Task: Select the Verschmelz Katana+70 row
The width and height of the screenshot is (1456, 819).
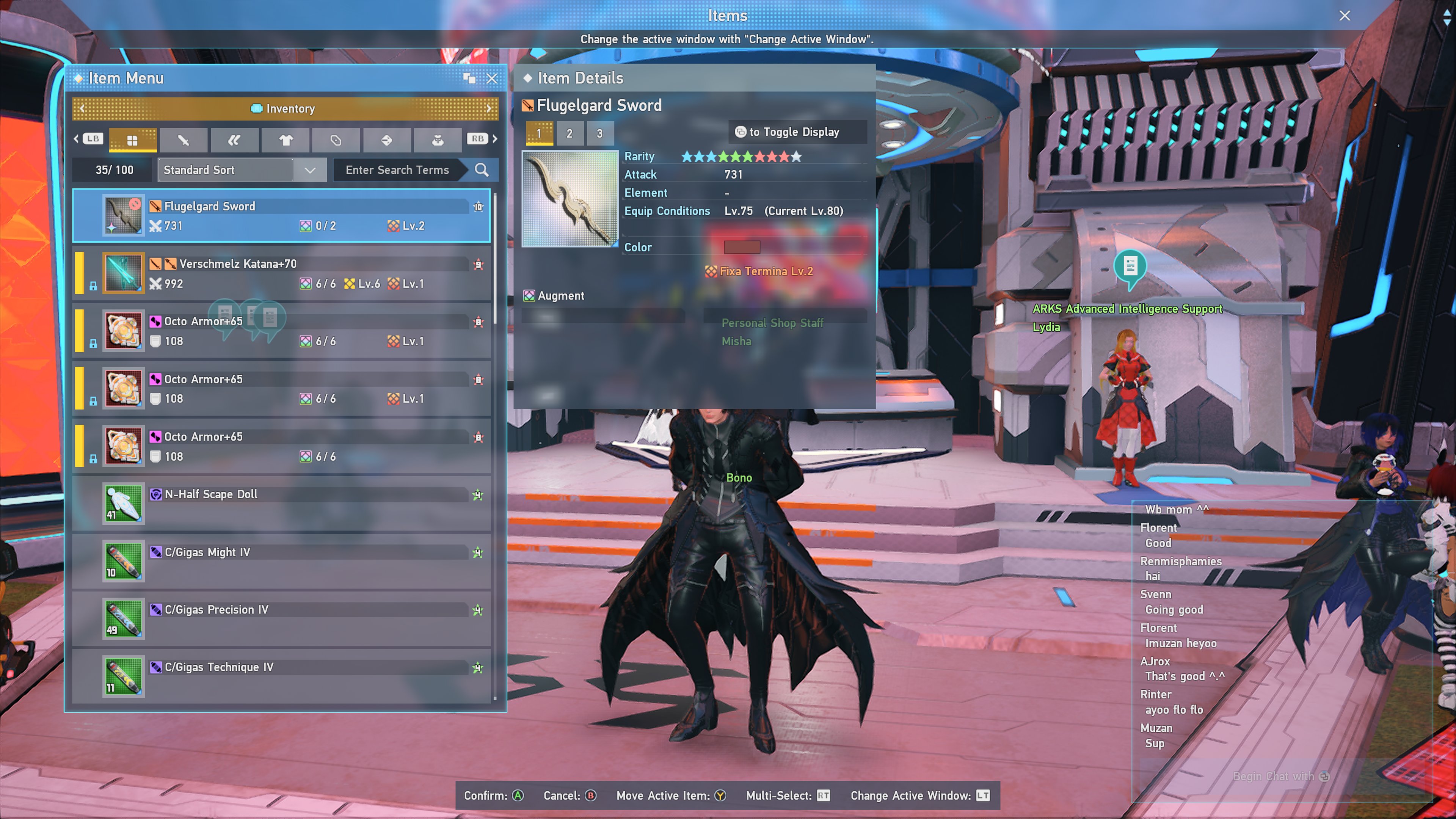Action: 281,273
